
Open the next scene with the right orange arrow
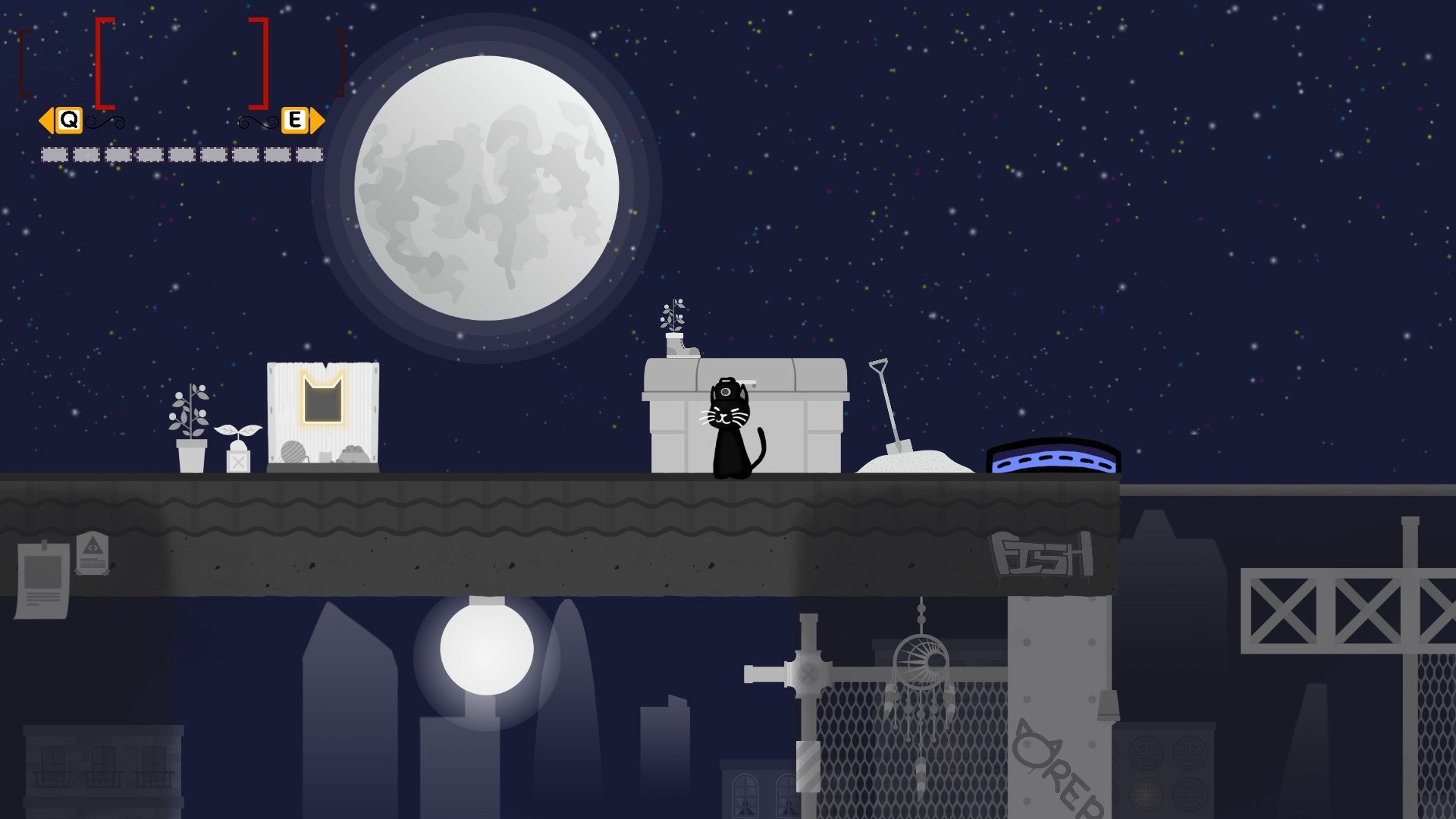coord(316,119)
